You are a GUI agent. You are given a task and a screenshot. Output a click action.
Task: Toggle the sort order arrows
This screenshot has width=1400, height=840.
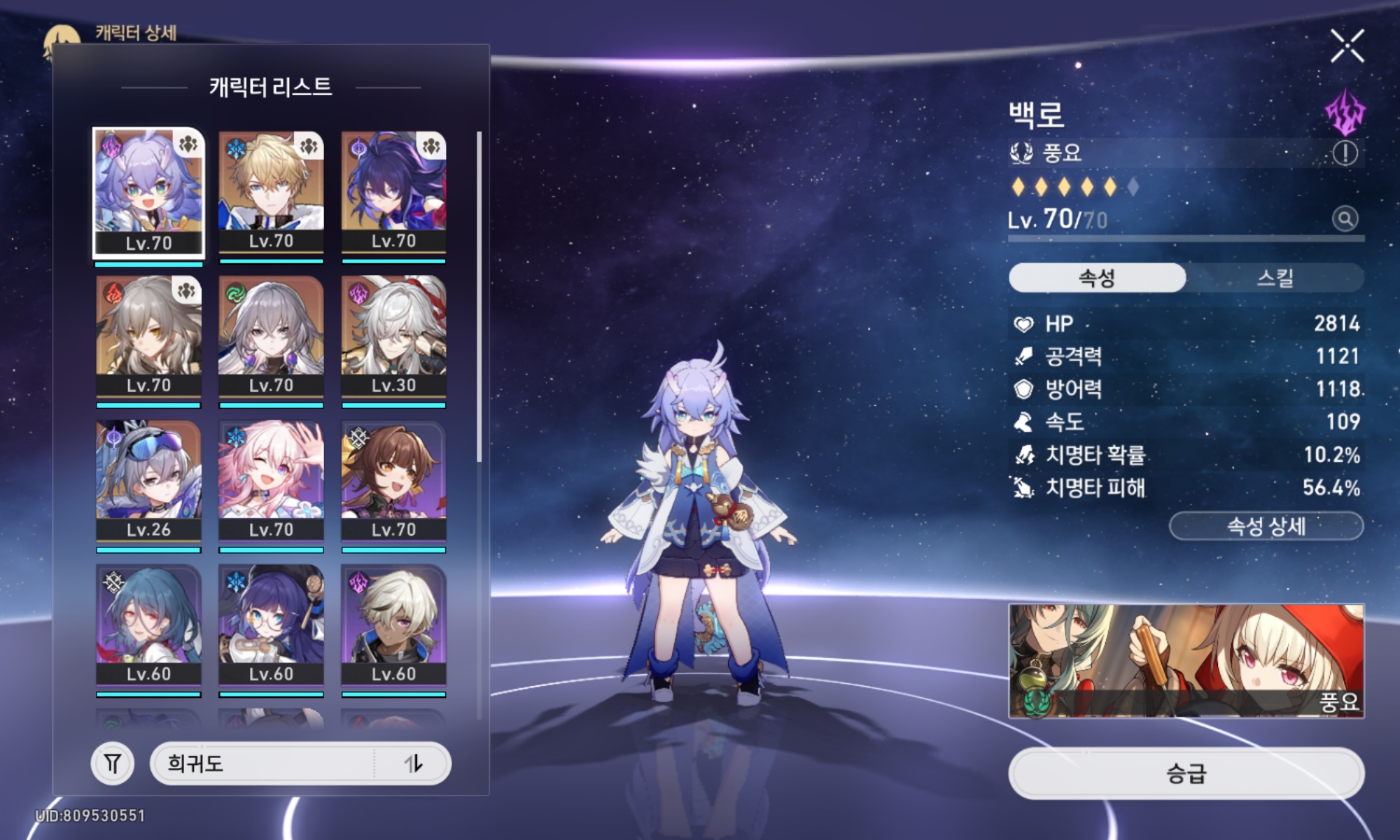point(414,763)
